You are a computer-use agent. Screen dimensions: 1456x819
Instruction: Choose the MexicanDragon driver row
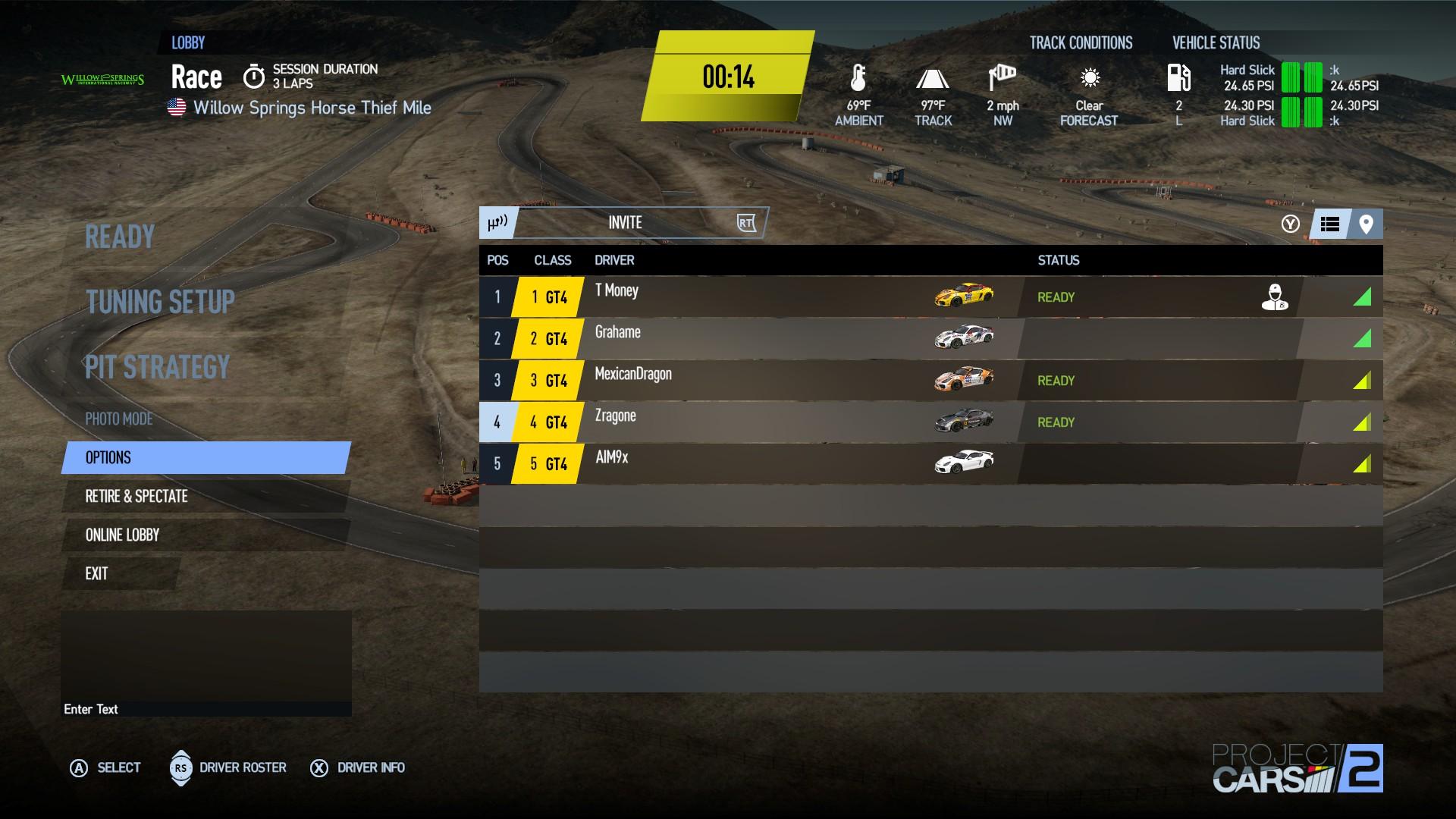[758, 380]
